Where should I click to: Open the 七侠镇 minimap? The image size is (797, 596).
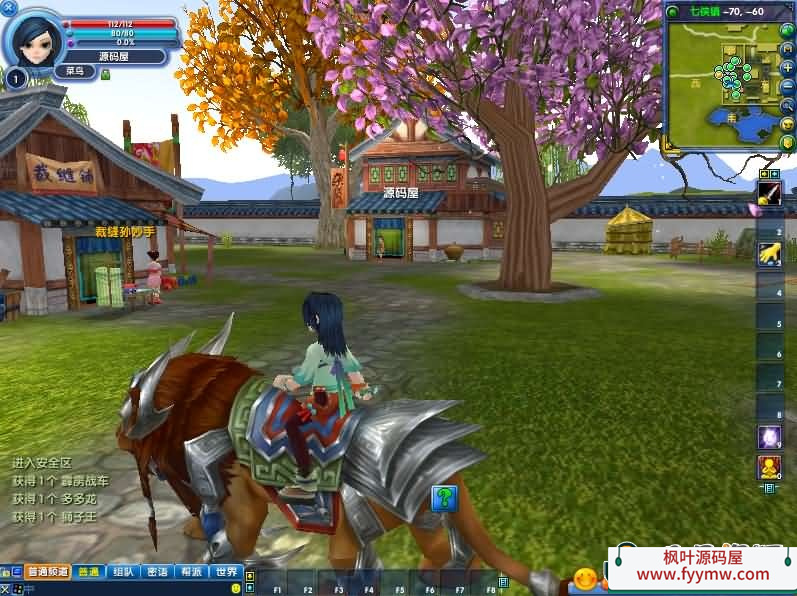pyautogui.click(x=722, y=84)
